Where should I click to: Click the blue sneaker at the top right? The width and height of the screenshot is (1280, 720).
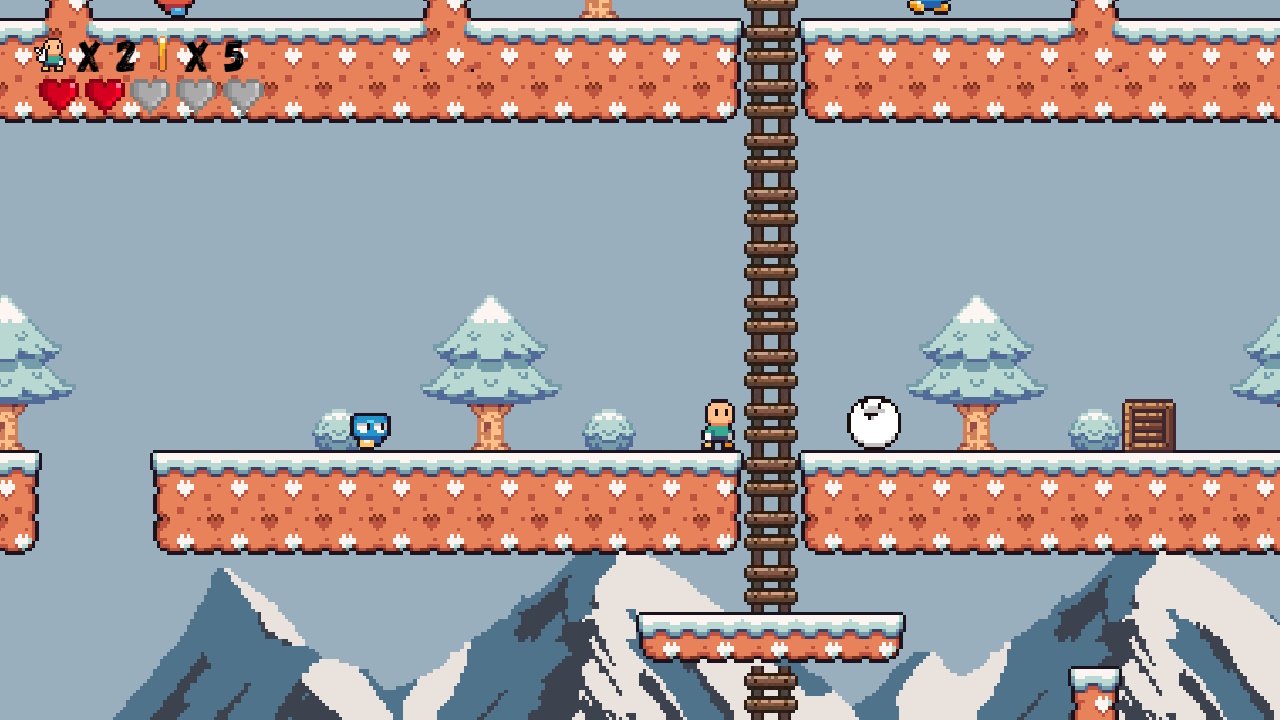927,8
